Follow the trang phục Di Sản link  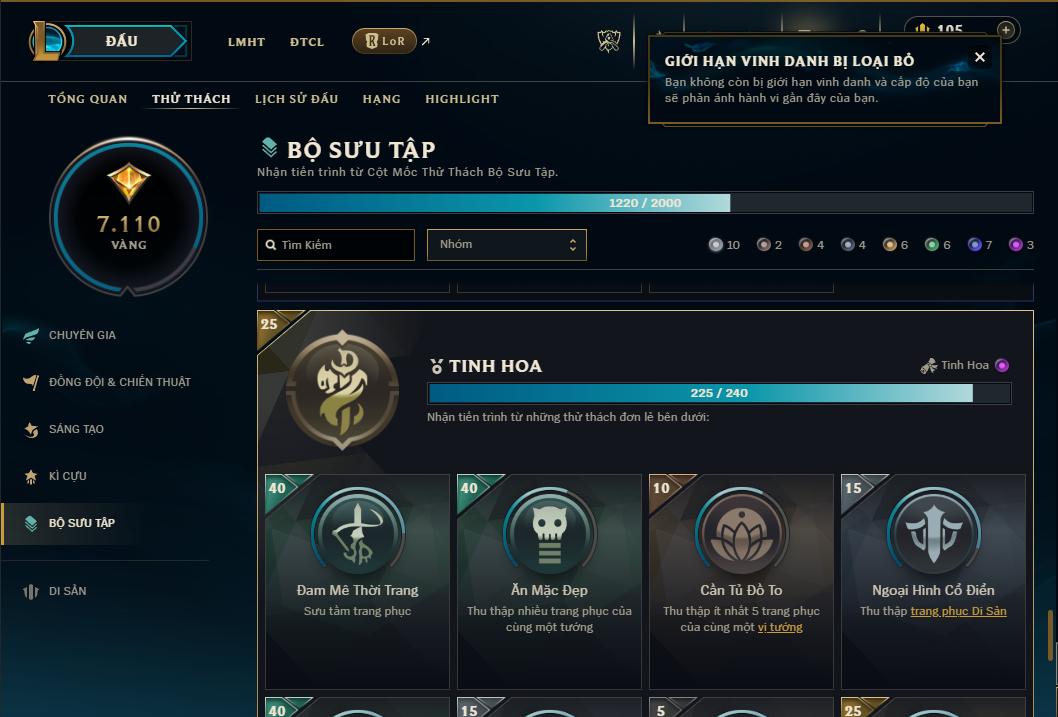pos(958,611)
